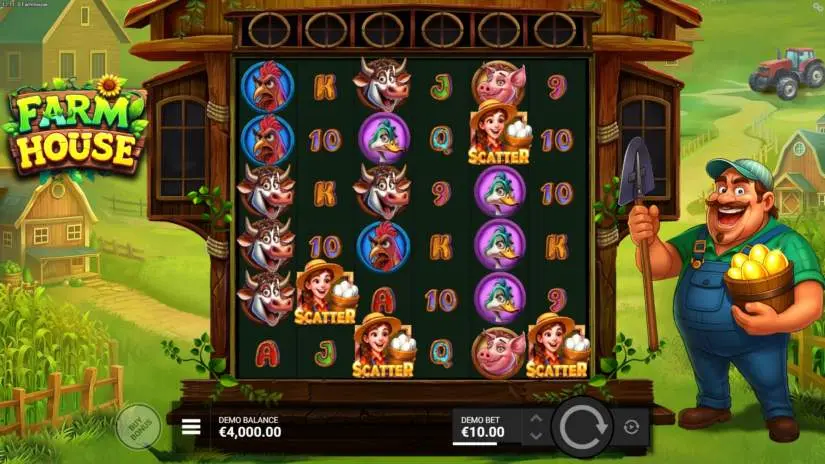Open the Demo Bet amount selector

pyautogui.click(x=483, y=427)
